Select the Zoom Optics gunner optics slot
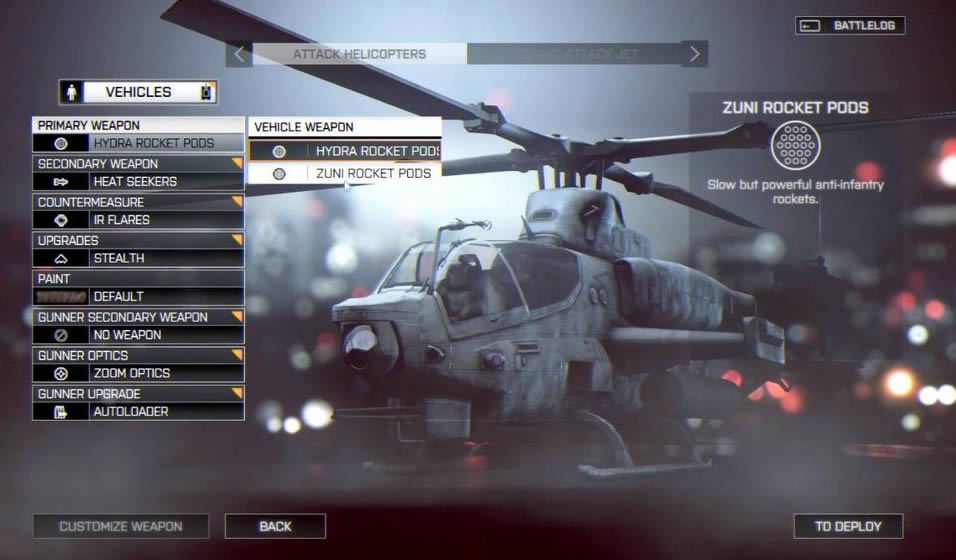This screenshot has width=956, height=560. [138, 373]
